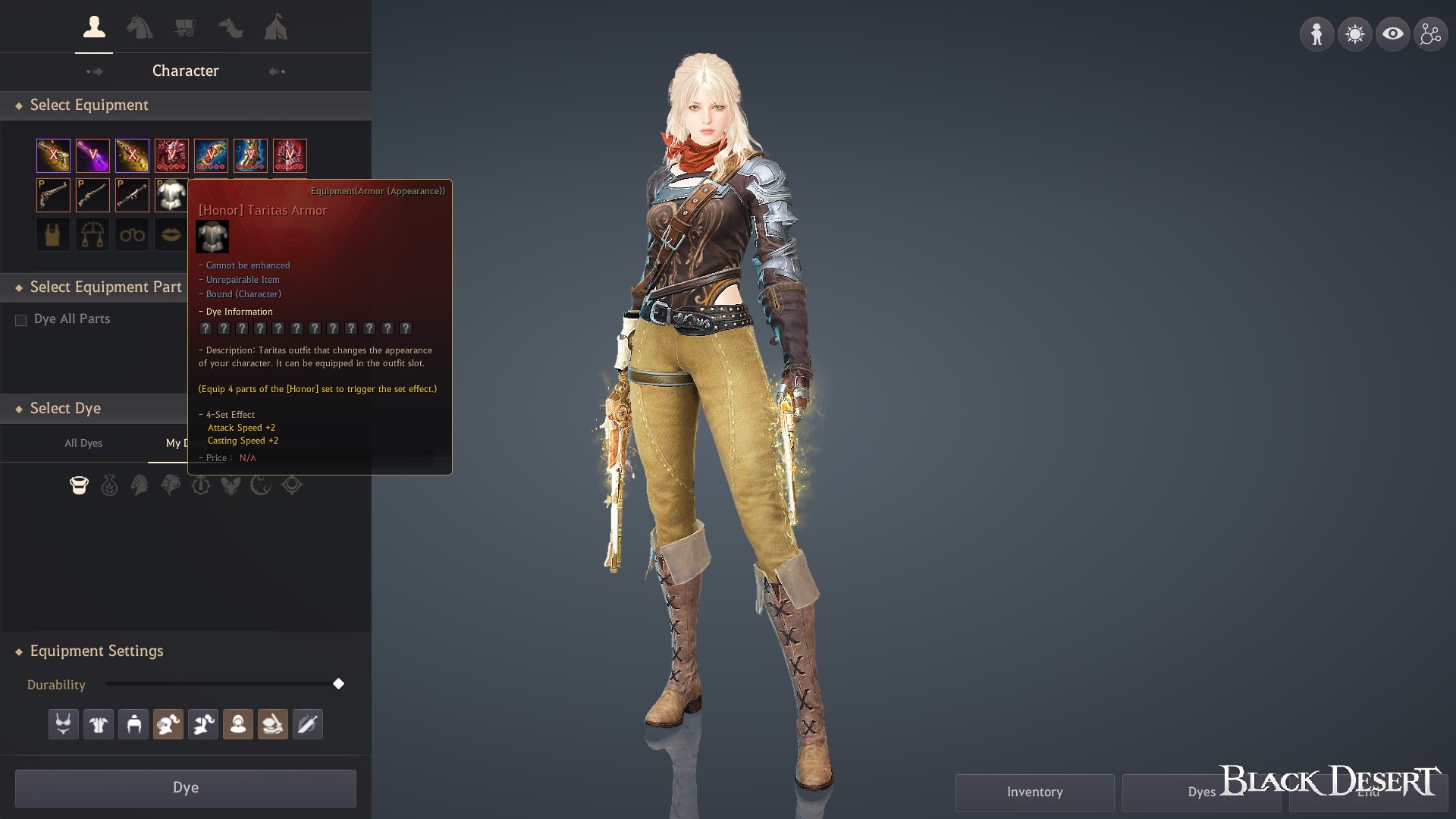Click the eye visibility icon top right
The height and width of the screenshot is (819, 1456).
pos(1393,33)
